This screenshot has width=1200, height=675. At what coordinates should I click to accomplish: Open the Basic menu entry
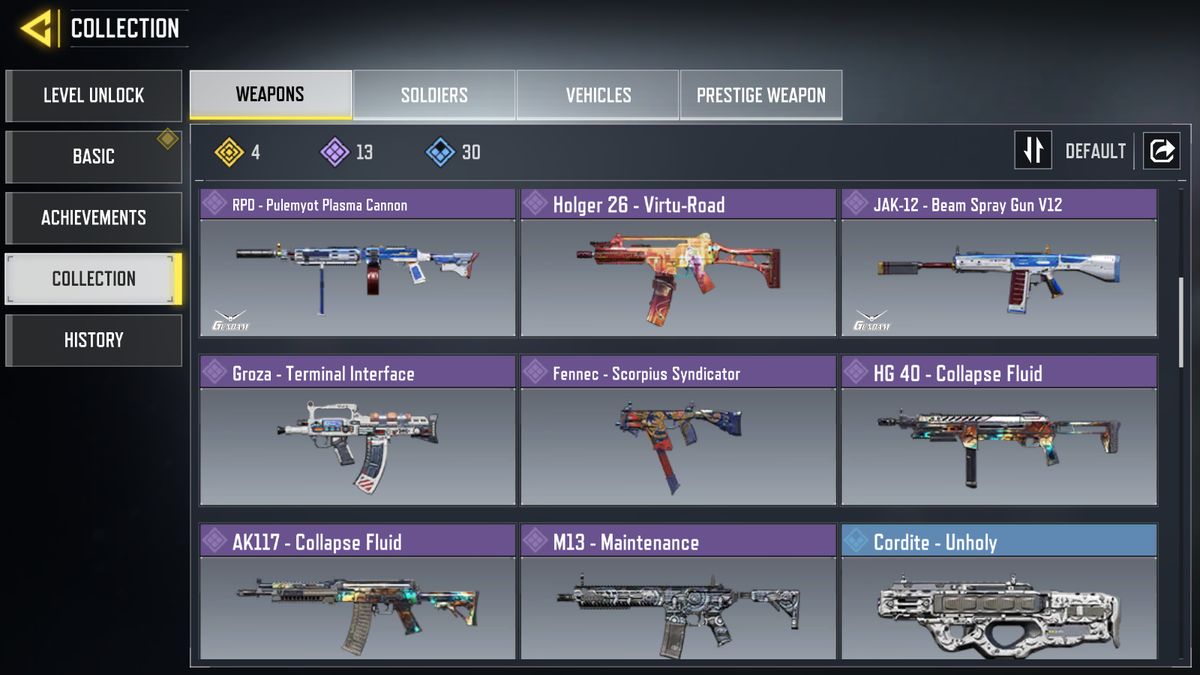click(94, 157)
